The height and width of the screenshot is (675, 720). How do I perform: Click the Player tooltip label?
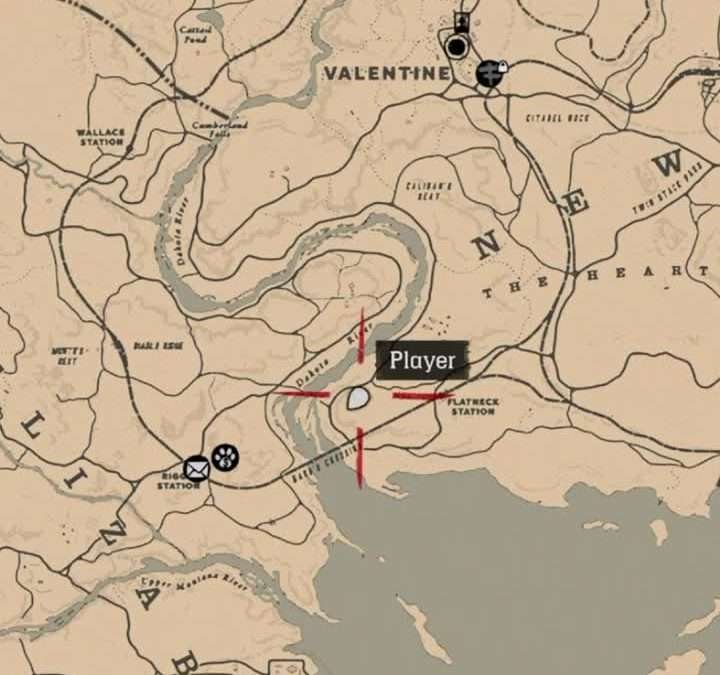(x=422, y=360)
